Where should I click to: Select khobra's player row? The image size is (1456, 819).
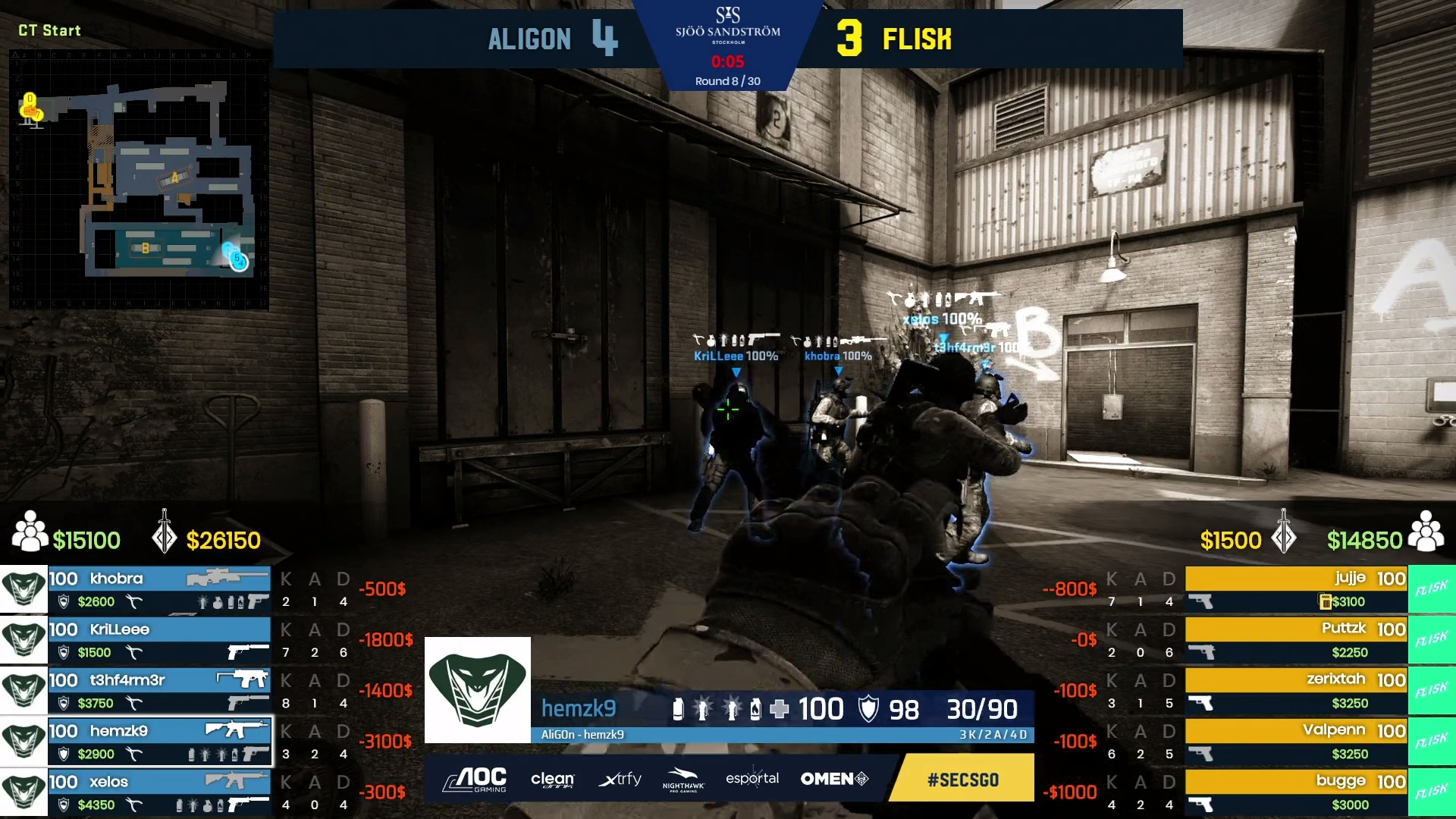(x=159, y=589)
